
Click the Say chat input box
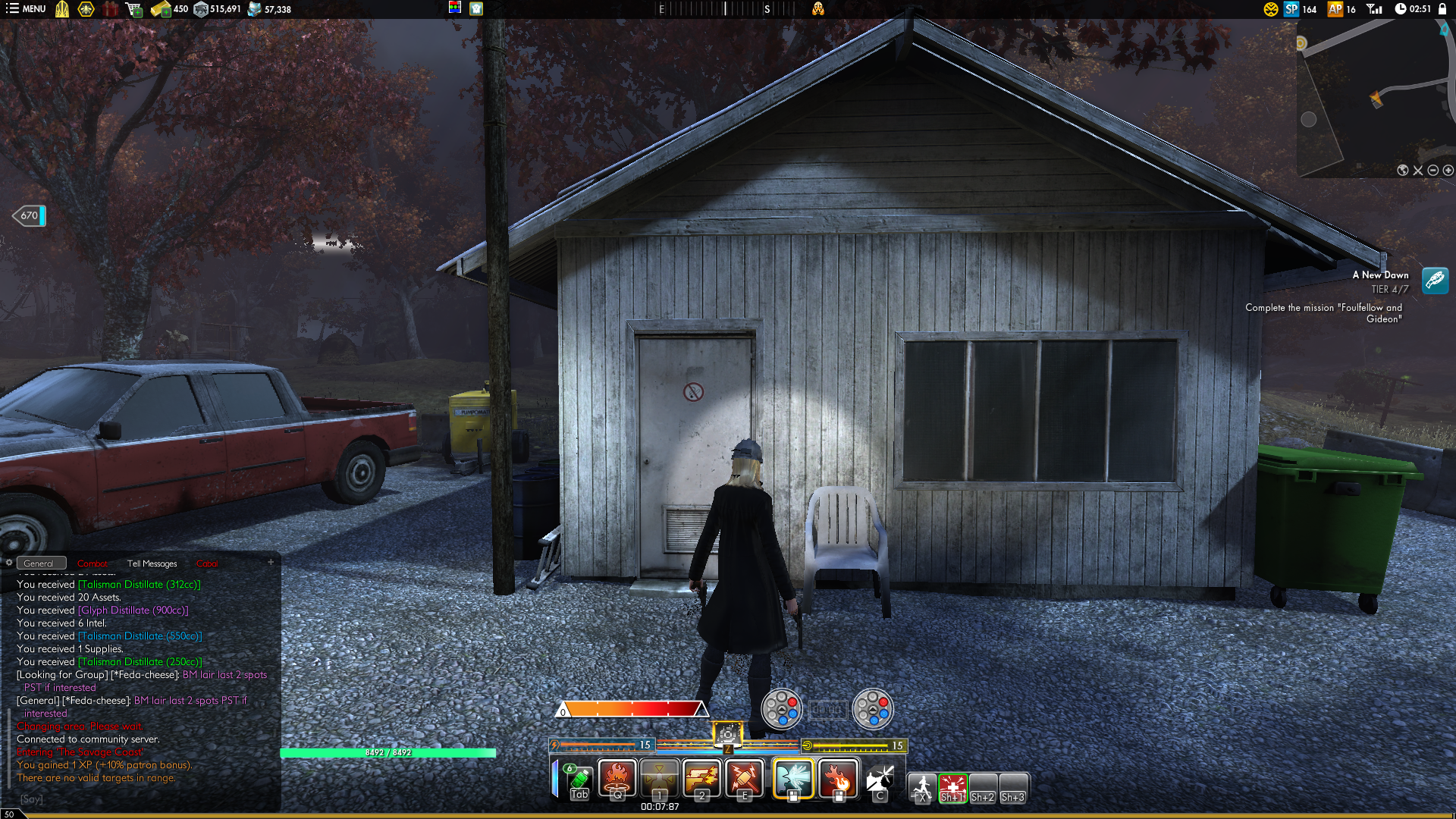[144, 799]
